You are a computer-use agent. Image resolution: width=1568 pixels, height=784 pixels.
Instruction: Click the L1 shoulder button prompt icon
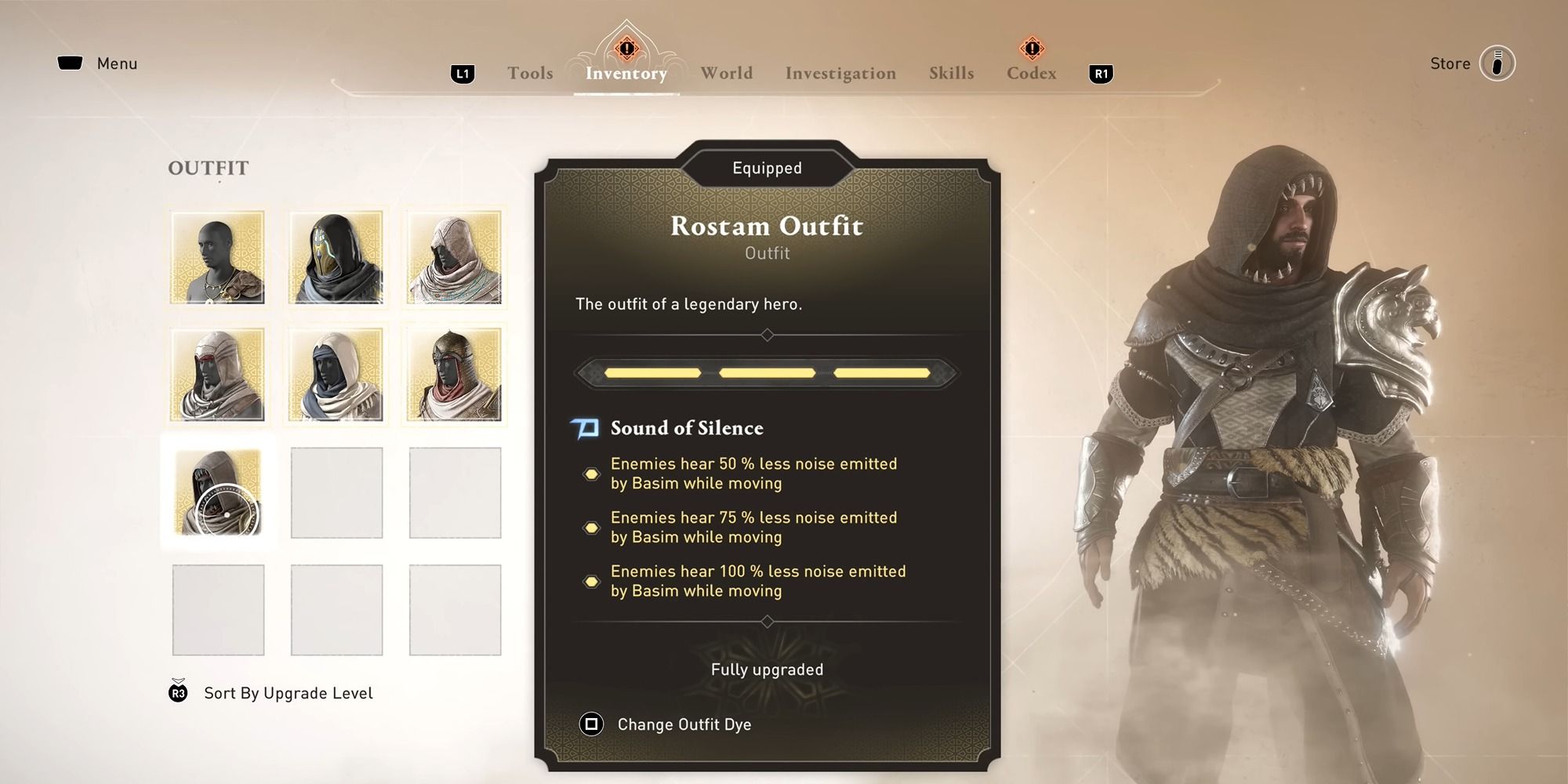pyautogui.click(x=461, y=73)
